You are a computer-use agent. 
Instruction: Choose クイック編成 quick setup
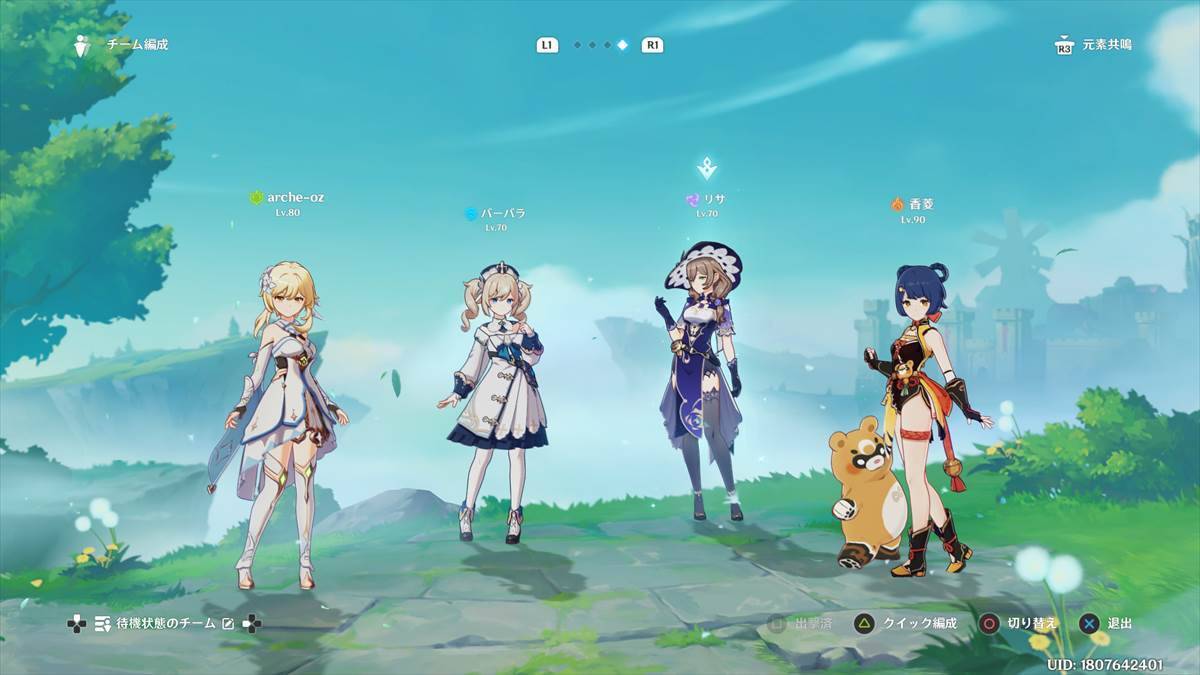[x=907, y=623]
